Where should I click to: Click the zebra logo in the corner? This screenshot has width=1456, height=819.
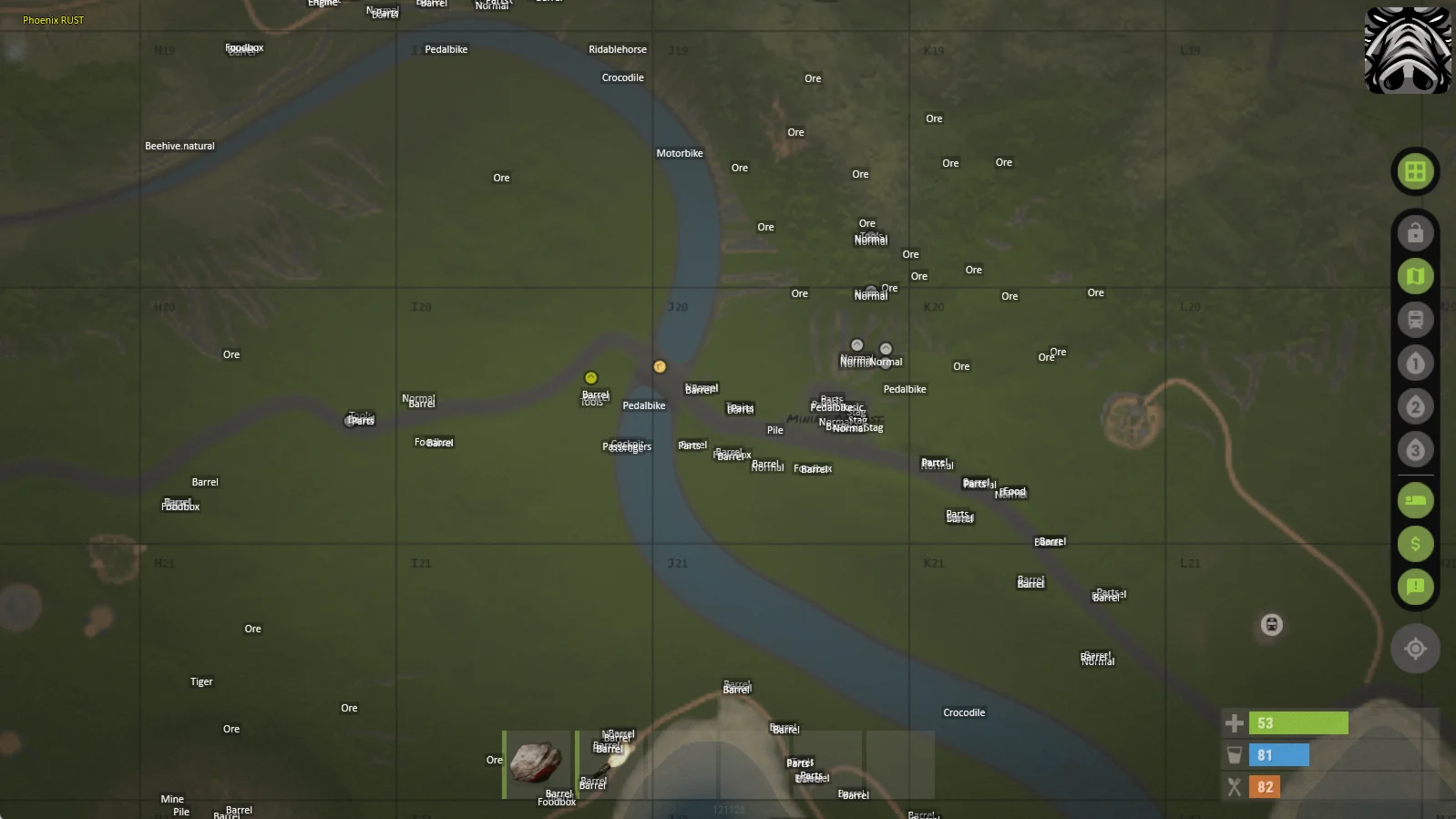click(1408, 50)
